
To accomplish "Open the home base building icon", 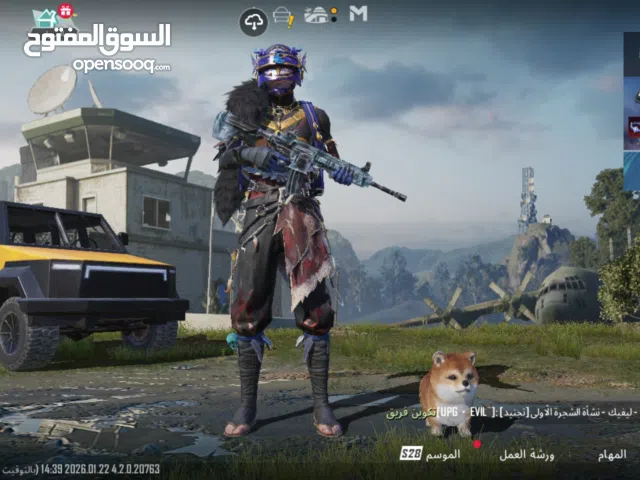I will point(319,15).
